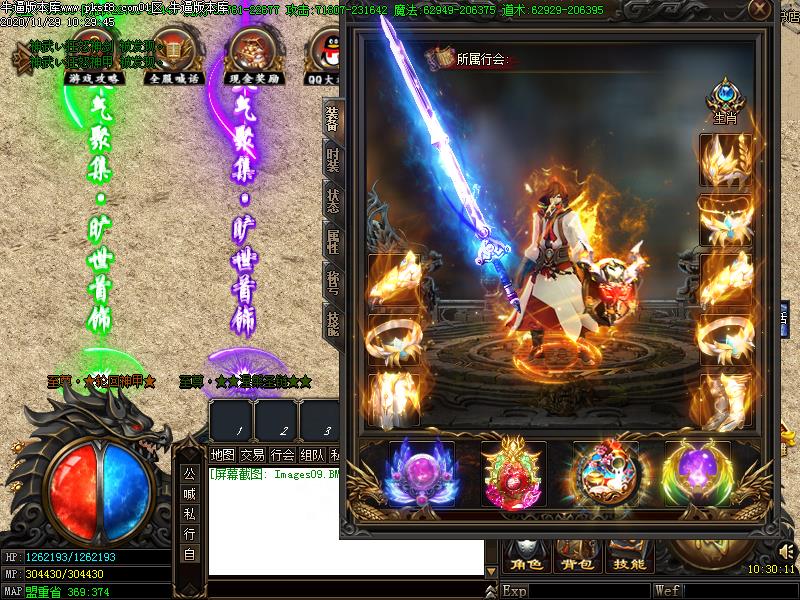The height and width of the screenshot is (600, 800).
Task: Open the 技能 tab on the character panel
Action: [x=333, y=320]
